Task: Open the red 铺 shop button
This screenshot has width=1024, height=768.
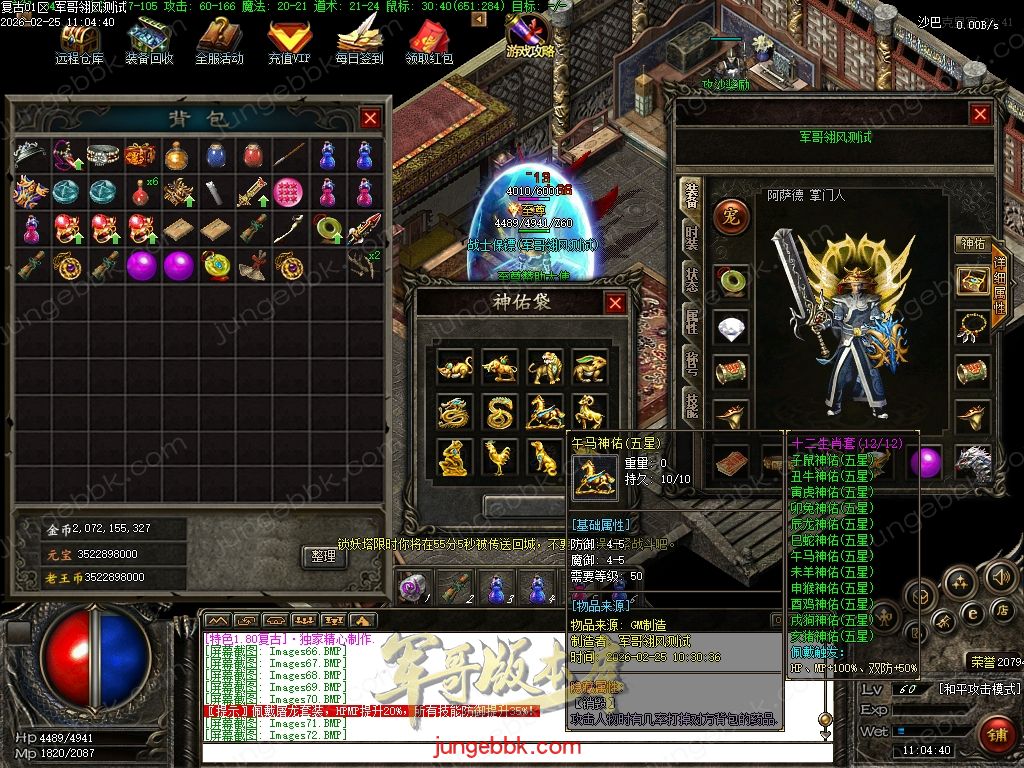Action: pyautogui.click(x=995, y=735)
